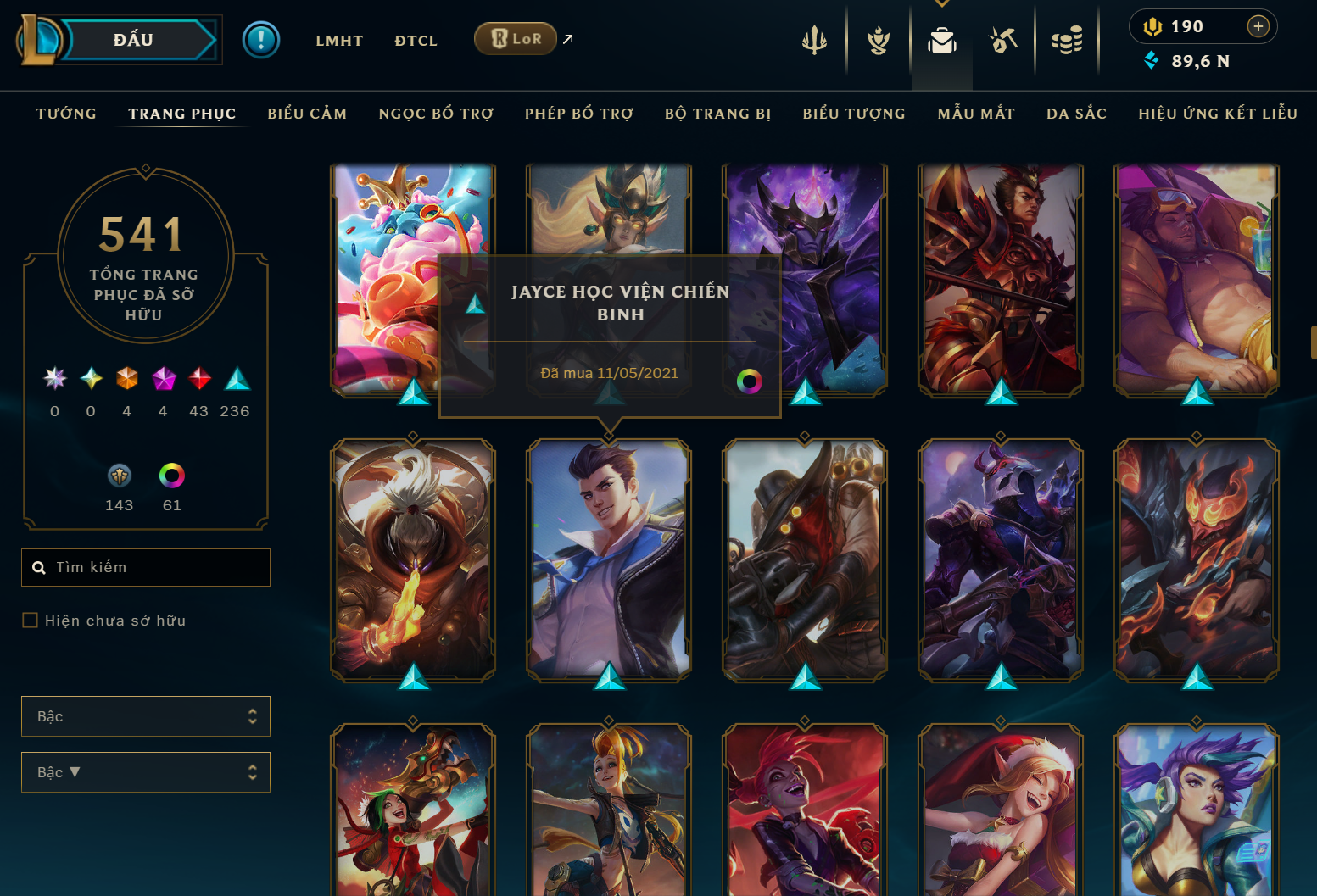Toggle the Hiện chưa sở hữu checkbox
The height and width of the screenshot is (896, 1317).
[31, 621]
